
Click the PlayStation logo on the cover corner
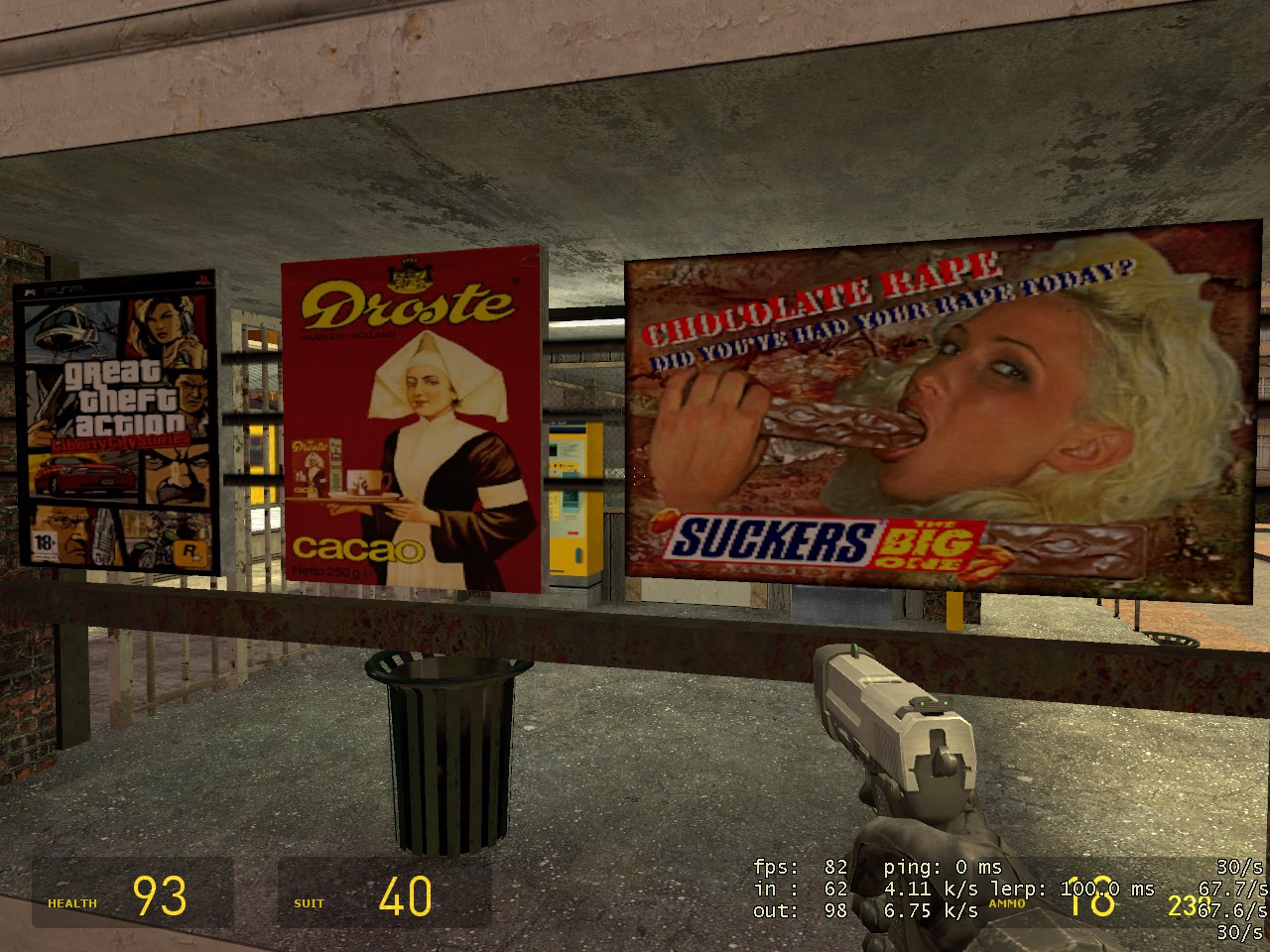(x=205, y=279)
